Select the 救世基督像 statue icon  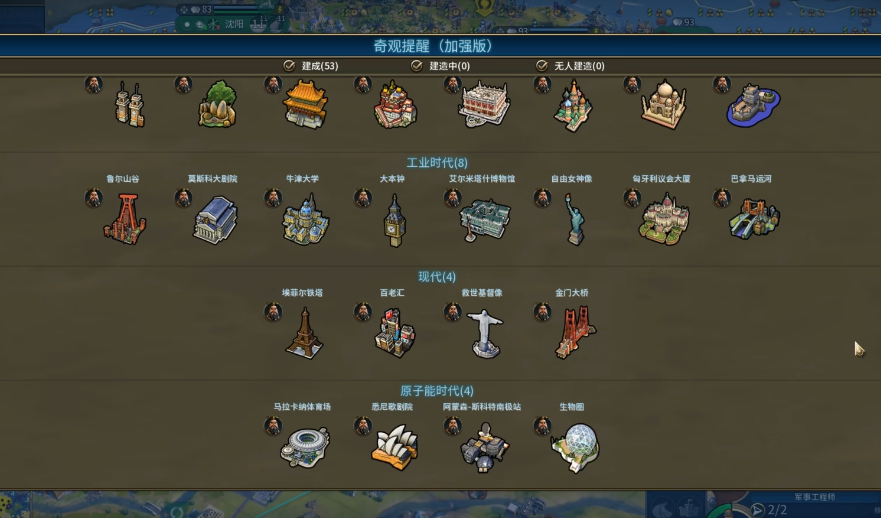tap(484, 334)
